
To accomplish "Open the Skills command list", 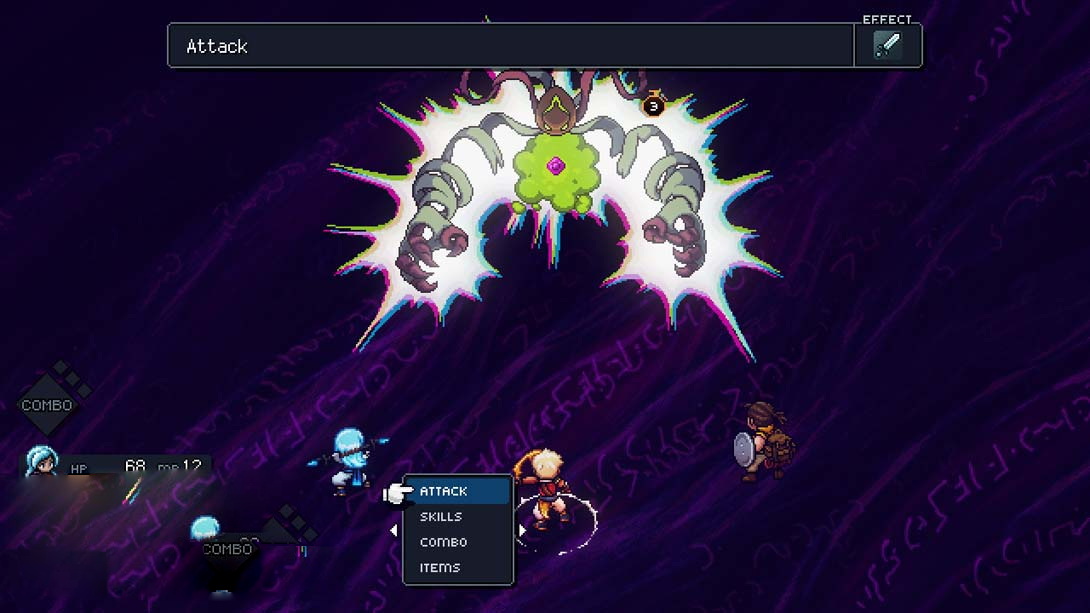I will (441, 517).
